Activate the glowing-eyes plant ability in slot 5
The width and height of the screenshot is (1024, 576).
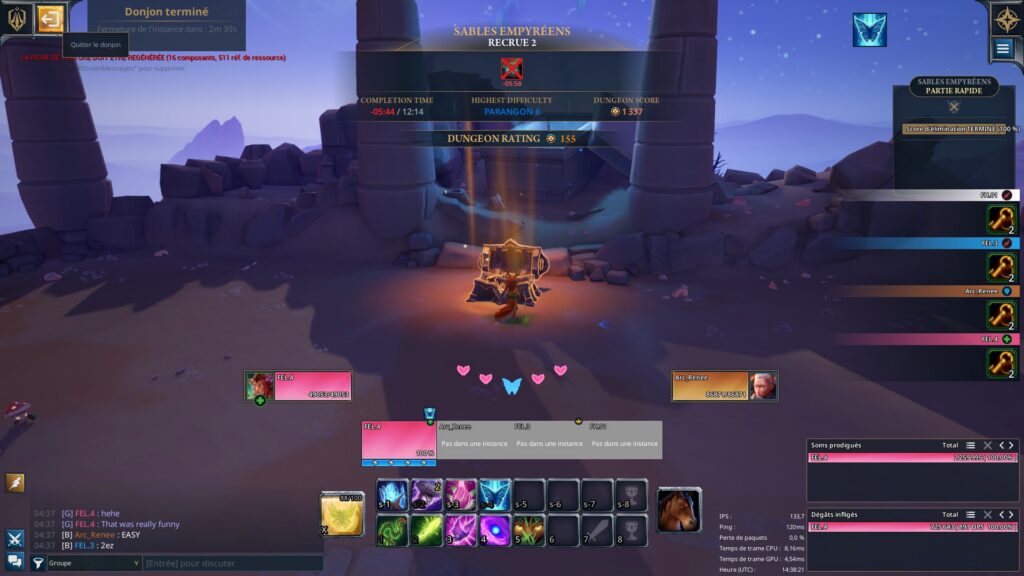point(529,529)
